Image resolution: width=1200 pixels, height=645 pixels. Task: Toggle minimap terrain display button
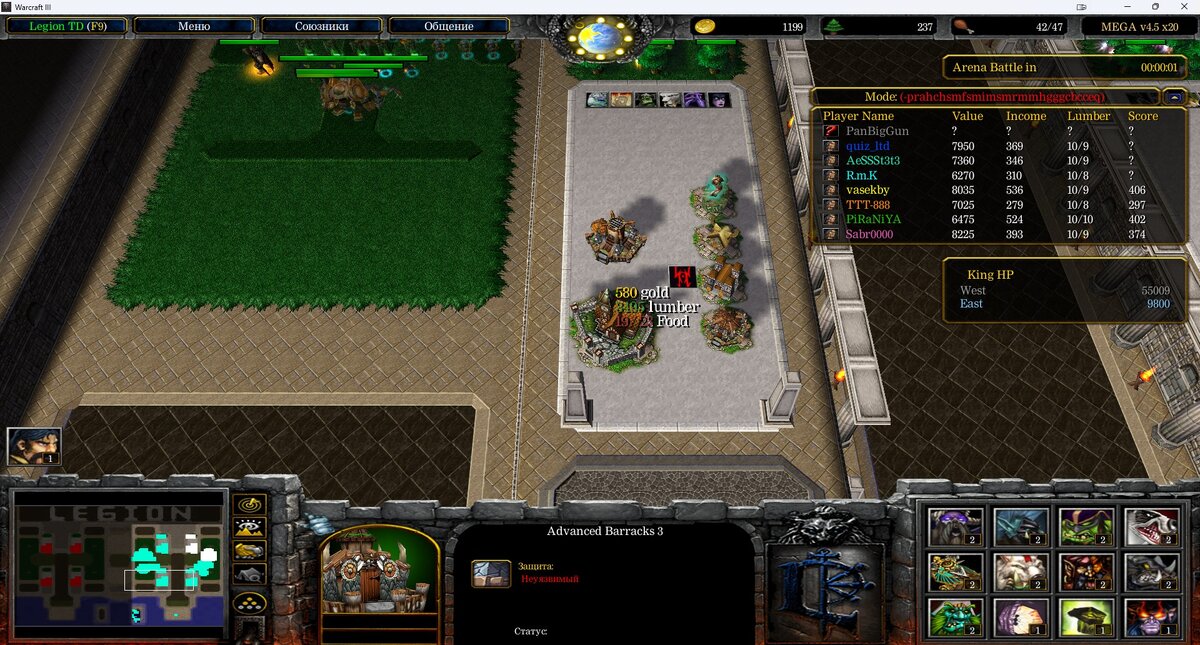tap(249, 528)
